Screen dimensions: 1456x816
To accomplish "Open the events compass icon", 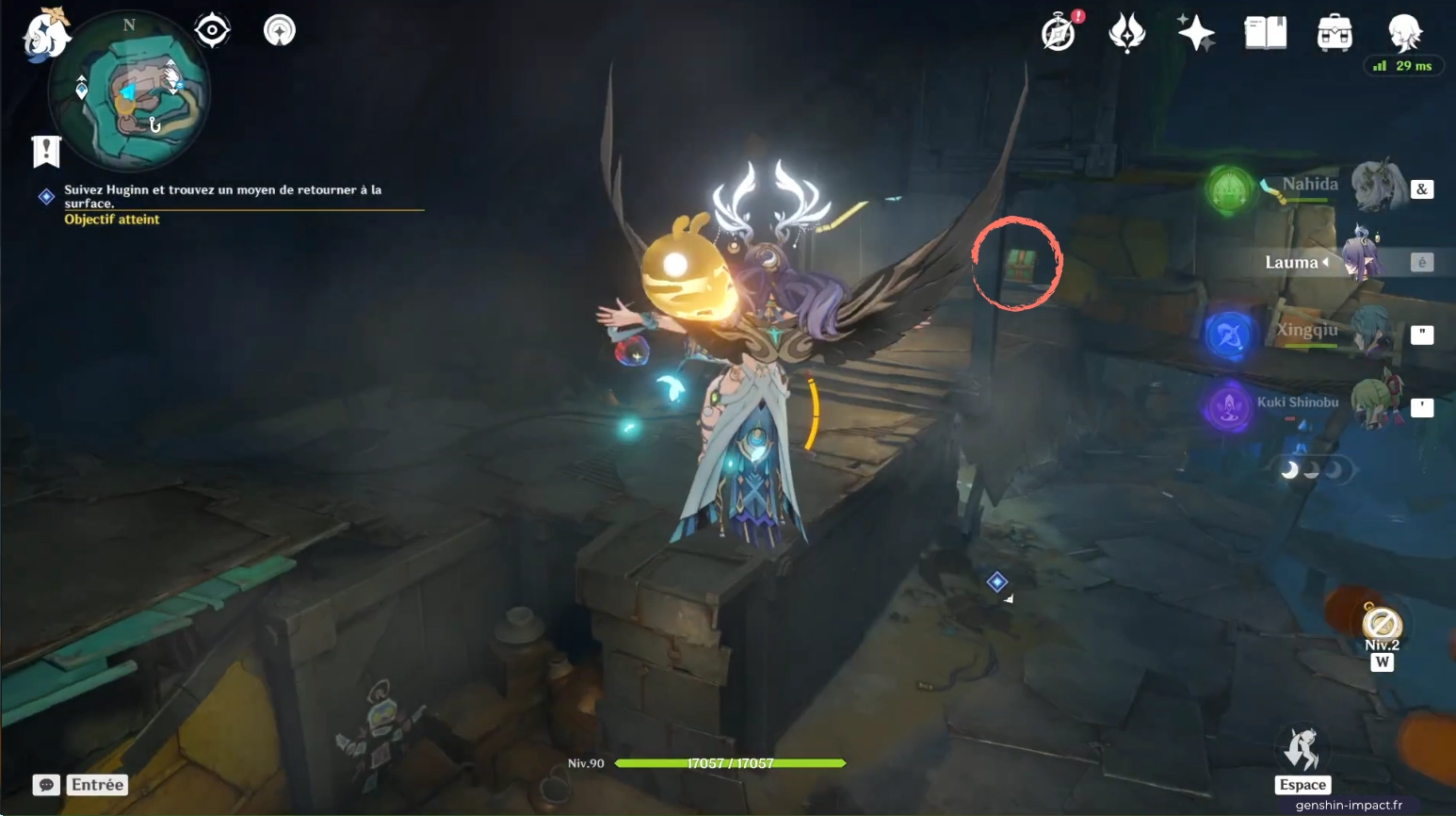I will pyautogui.click(x=1060, y=33).
